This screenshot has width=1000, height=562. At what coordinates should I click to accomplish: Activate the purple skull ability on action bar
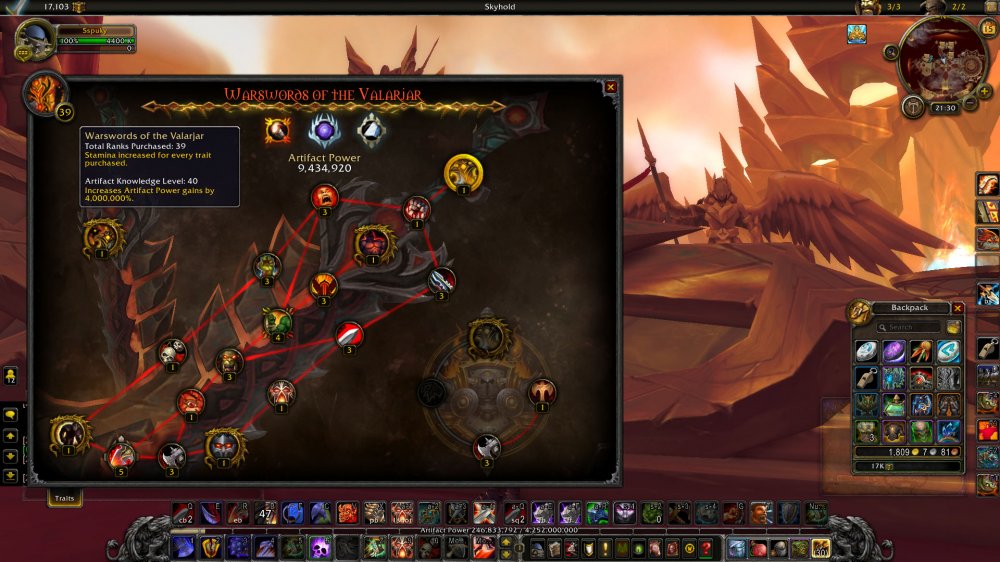319,547
